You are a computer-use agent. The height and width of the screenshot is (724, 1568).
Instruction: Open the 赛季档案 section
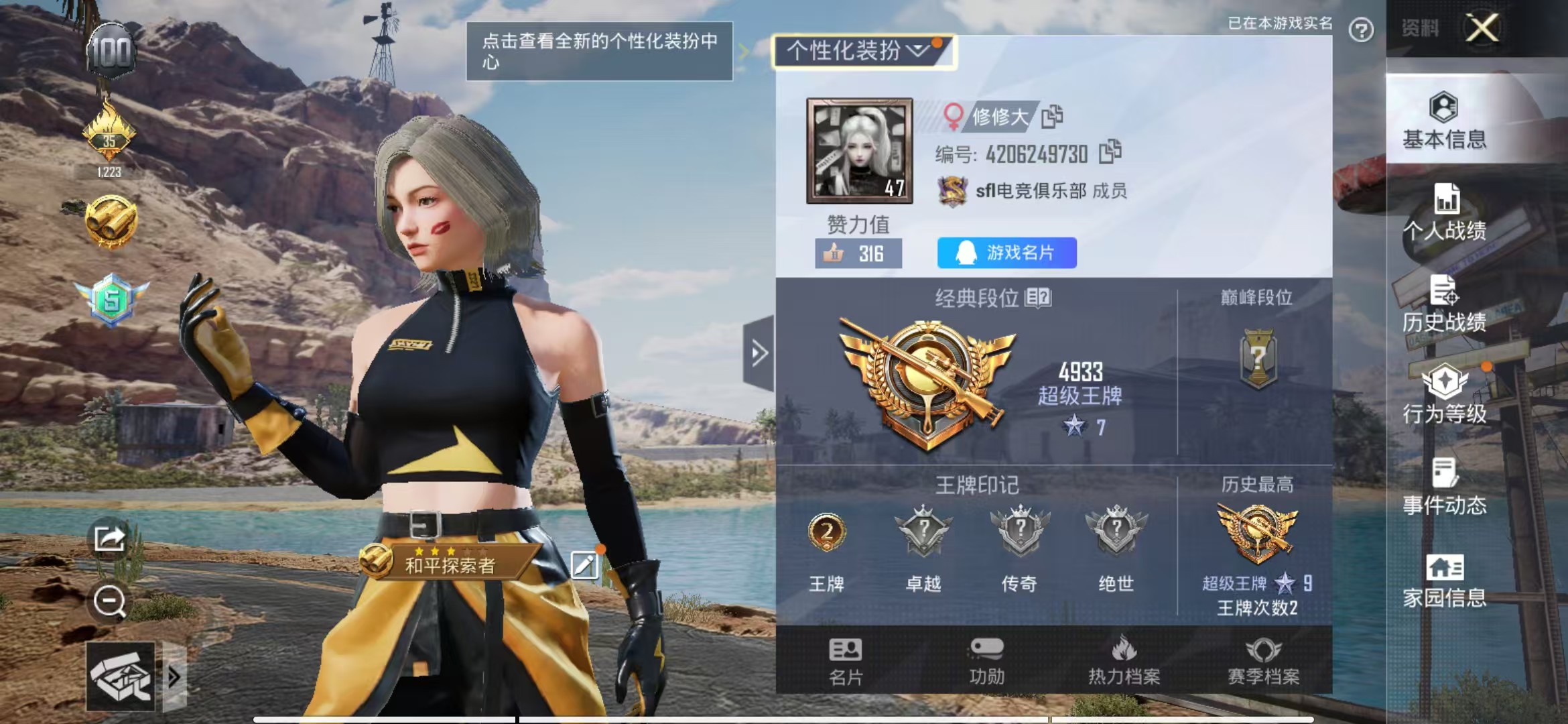coord(1263,661)
